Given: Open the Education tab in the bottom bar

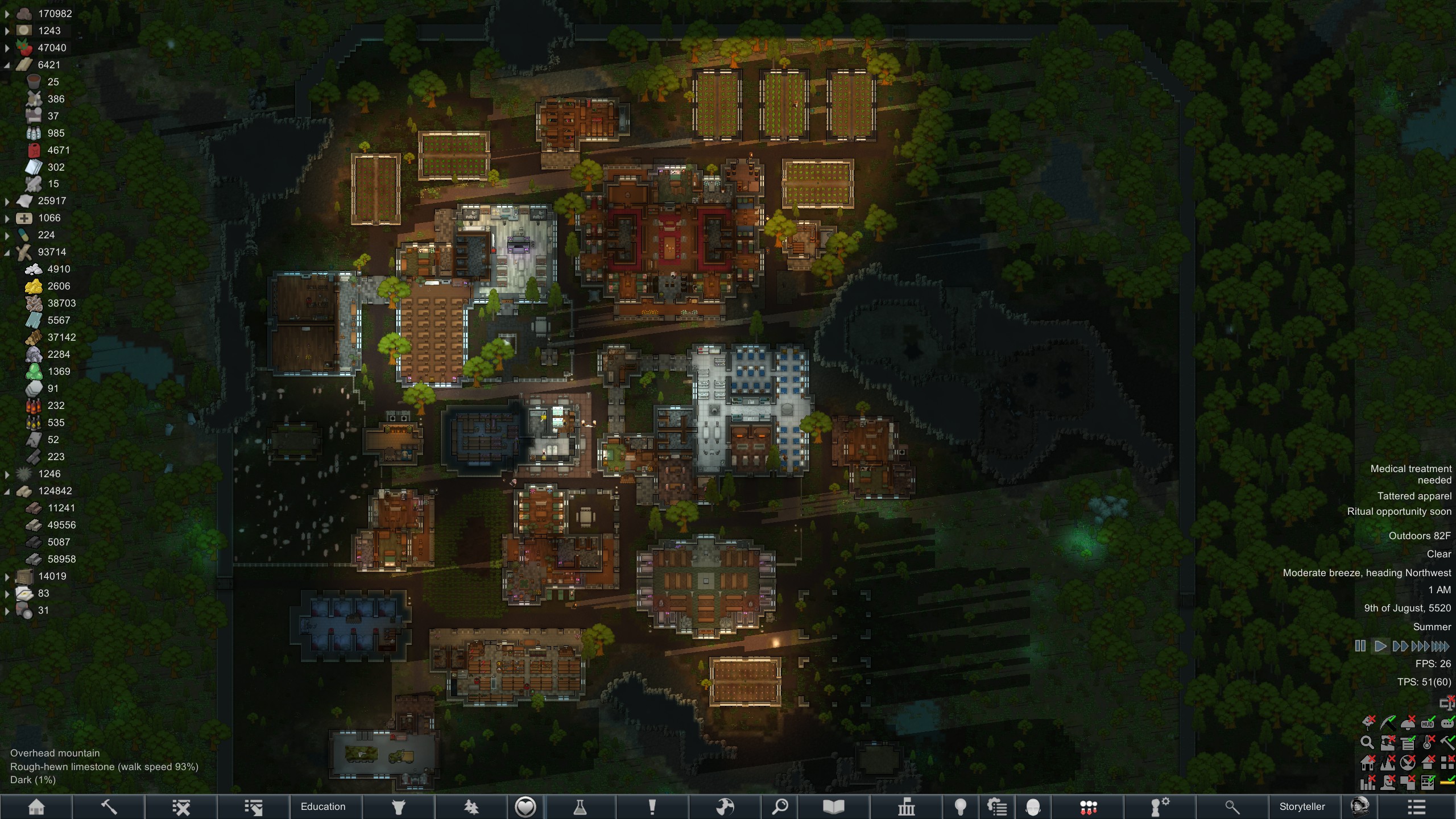Looking at the screenshot, I should tap(323, 806).
